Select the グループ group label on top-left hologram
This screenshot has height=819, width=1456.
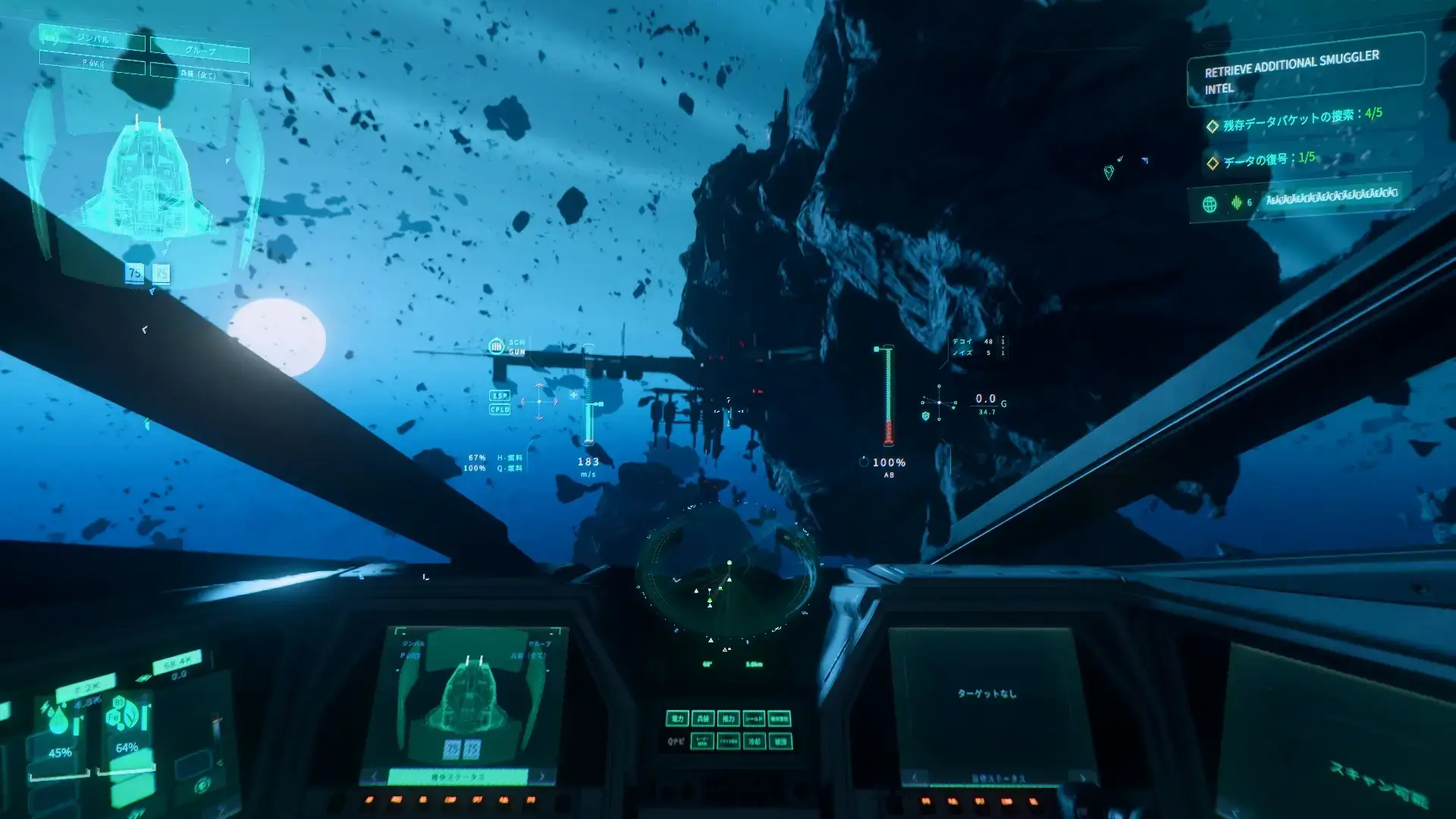[199, 51]
